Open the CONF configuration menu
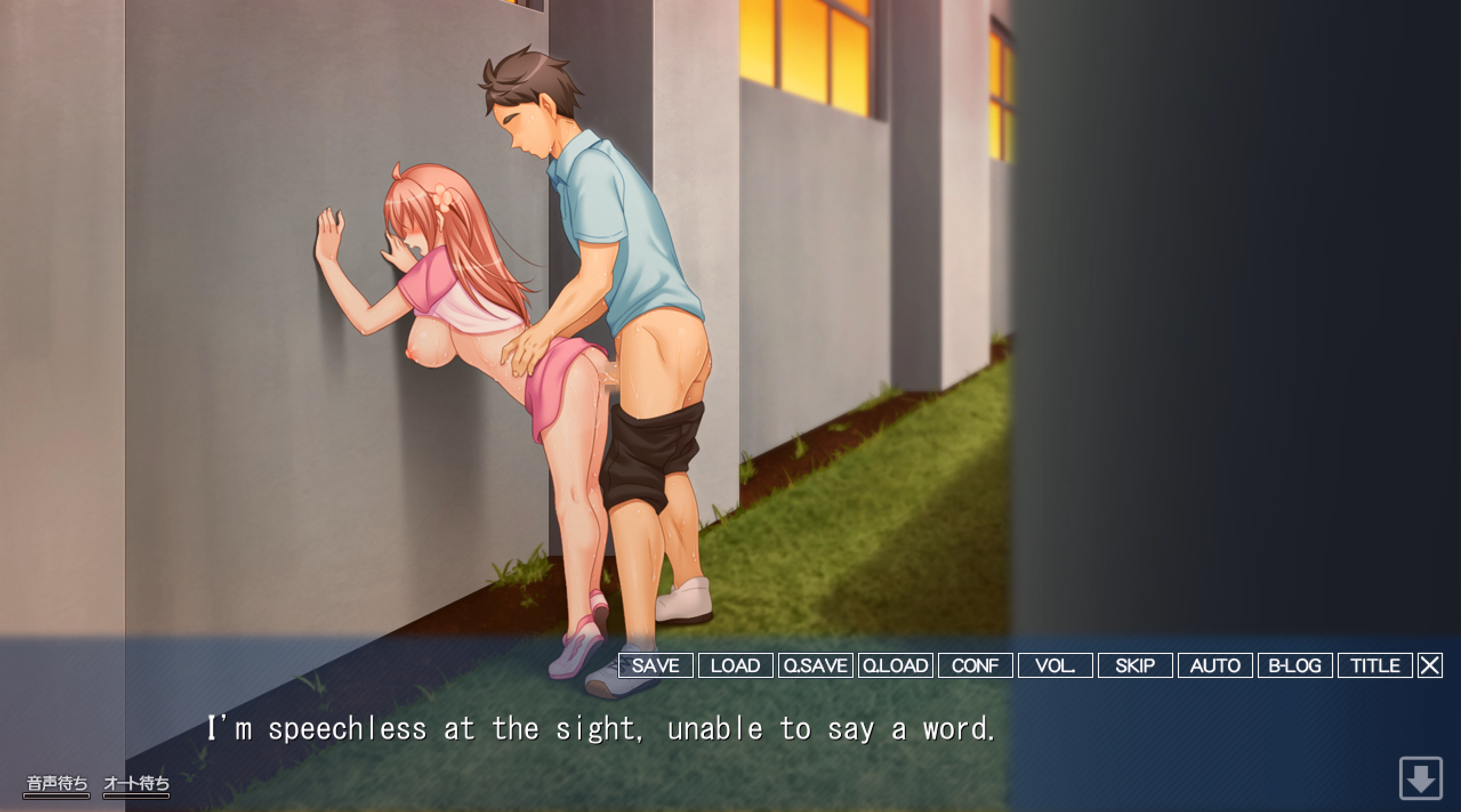This screenshot has width=1461, height=812. (x=974, y=665)
